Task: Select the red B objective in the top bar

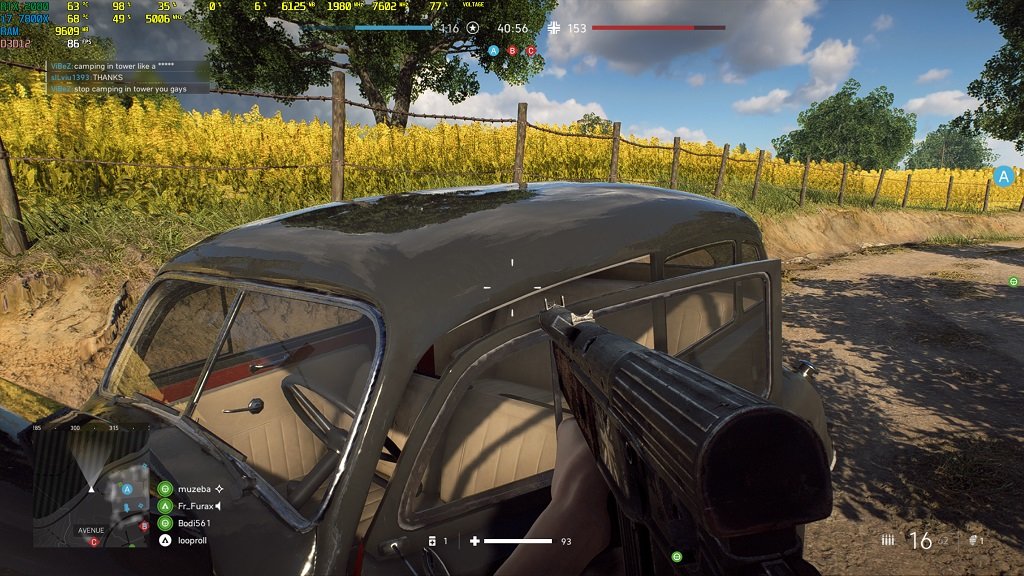Action: point(512,50)
